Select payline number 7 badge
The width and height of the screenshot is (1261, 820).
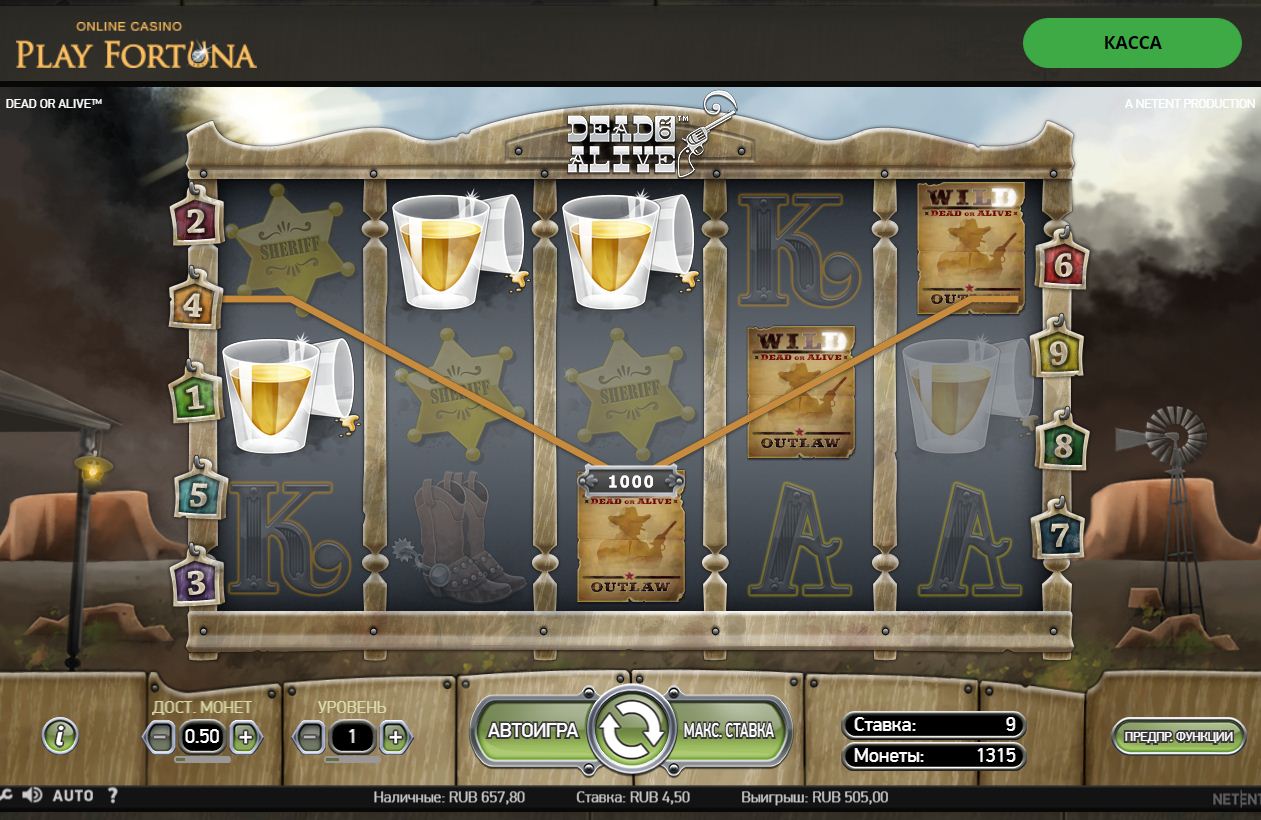coord(1060,535)
